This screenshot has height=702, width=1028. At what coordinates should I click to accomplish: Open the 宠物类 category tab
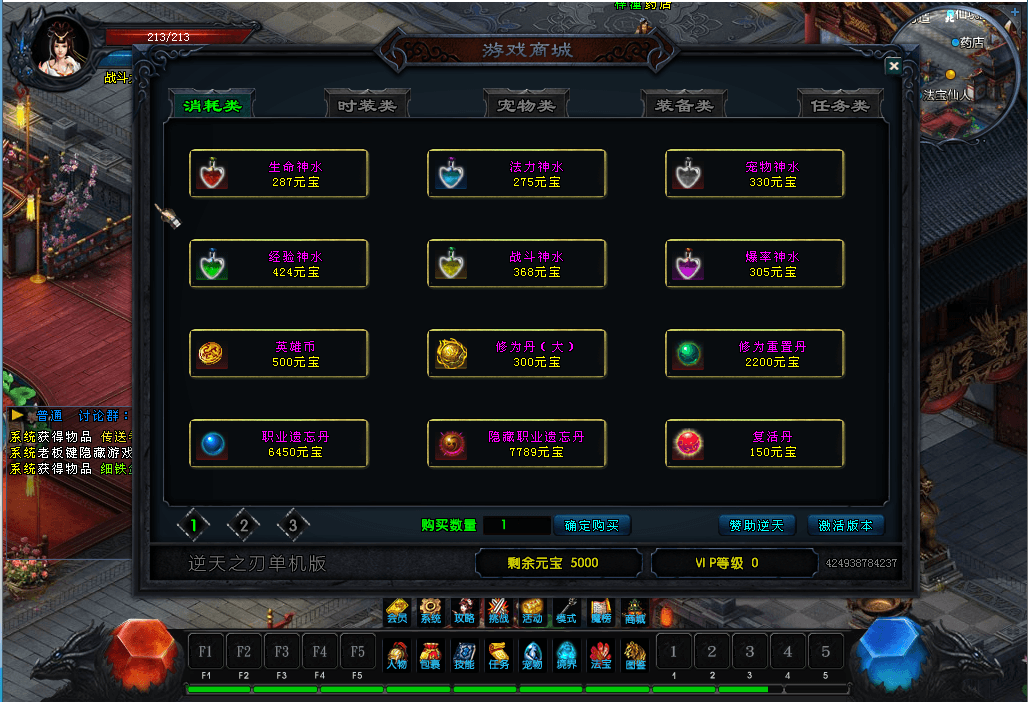pos(525,105)
